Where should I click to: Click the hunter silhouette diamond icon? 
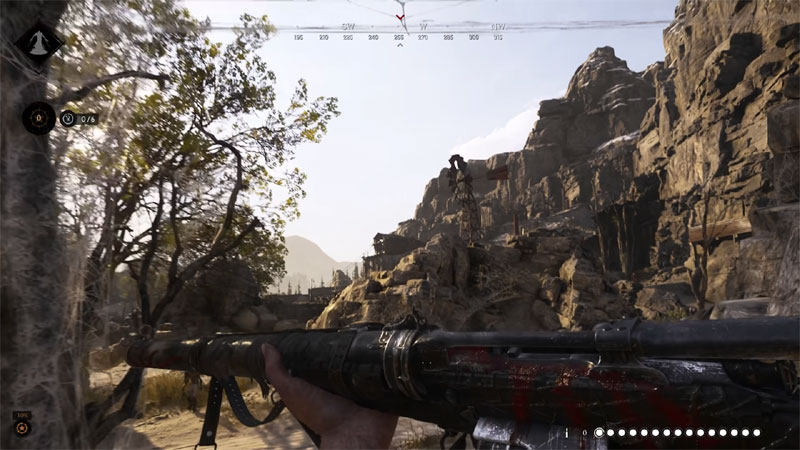click(38, 43)
